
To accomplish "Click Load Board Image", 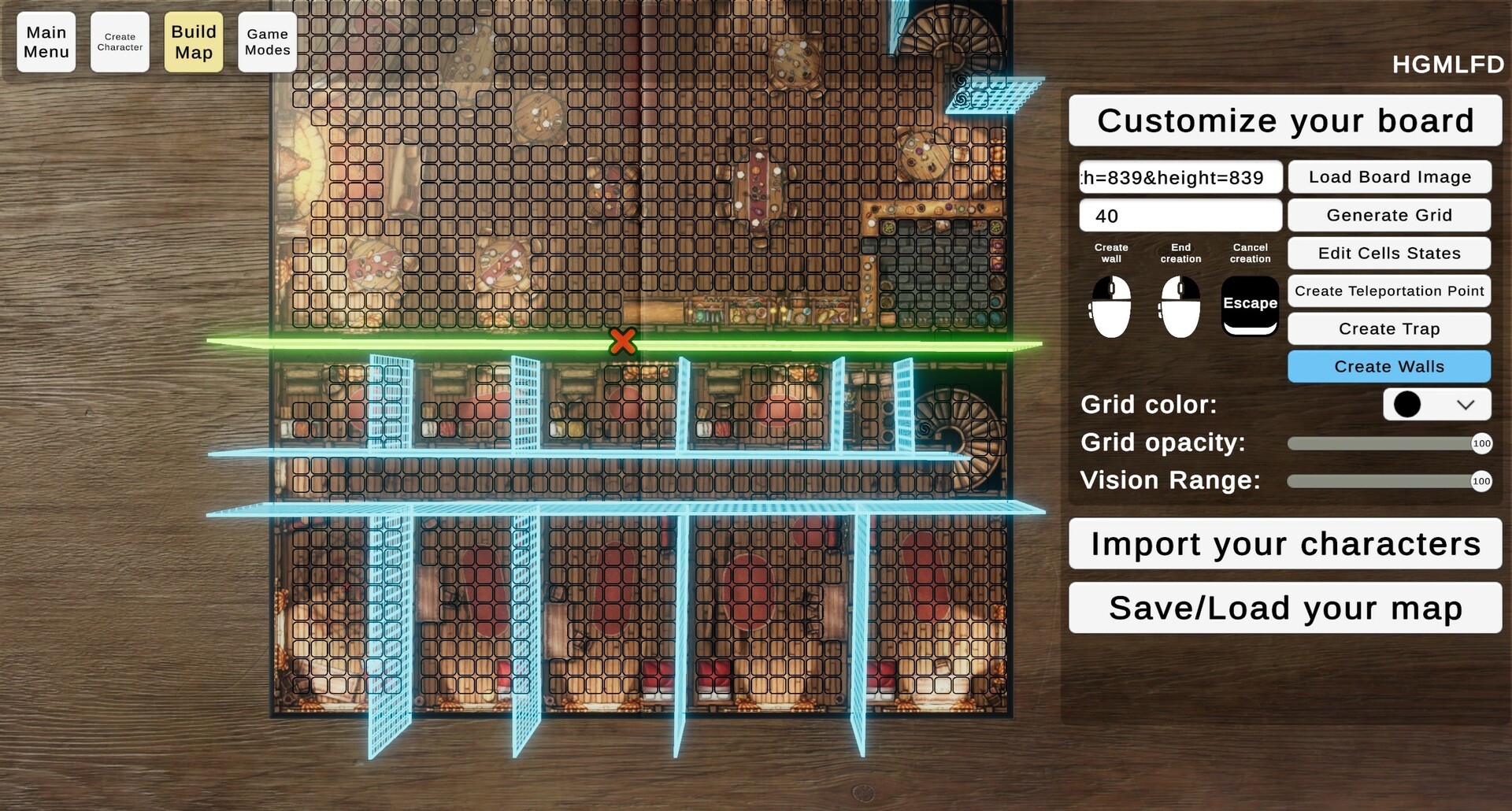I will click(1388, 177).
